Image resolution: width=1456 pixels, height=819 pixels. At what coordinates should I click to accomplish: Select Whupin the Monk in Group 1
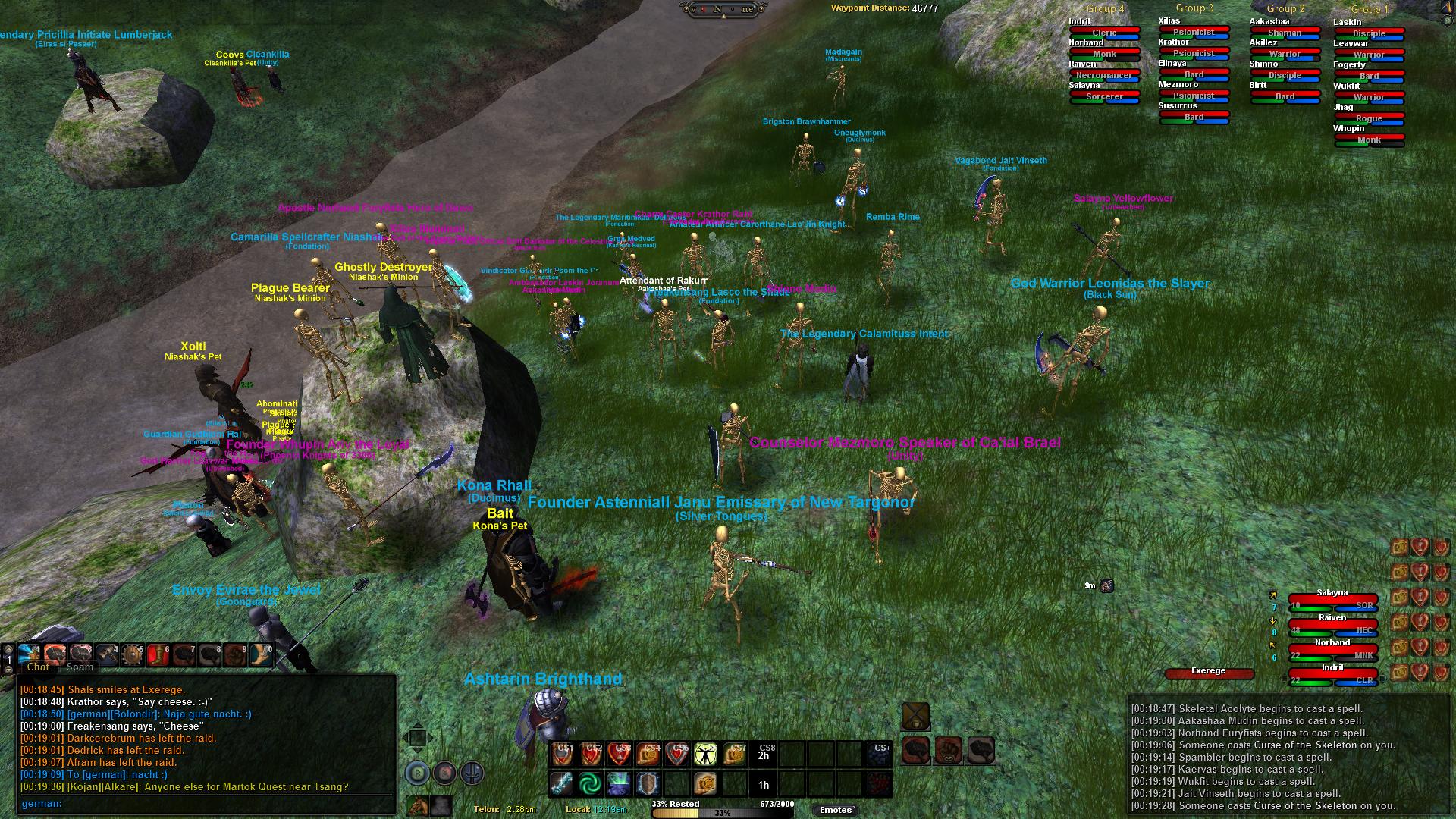(1369, 140)
